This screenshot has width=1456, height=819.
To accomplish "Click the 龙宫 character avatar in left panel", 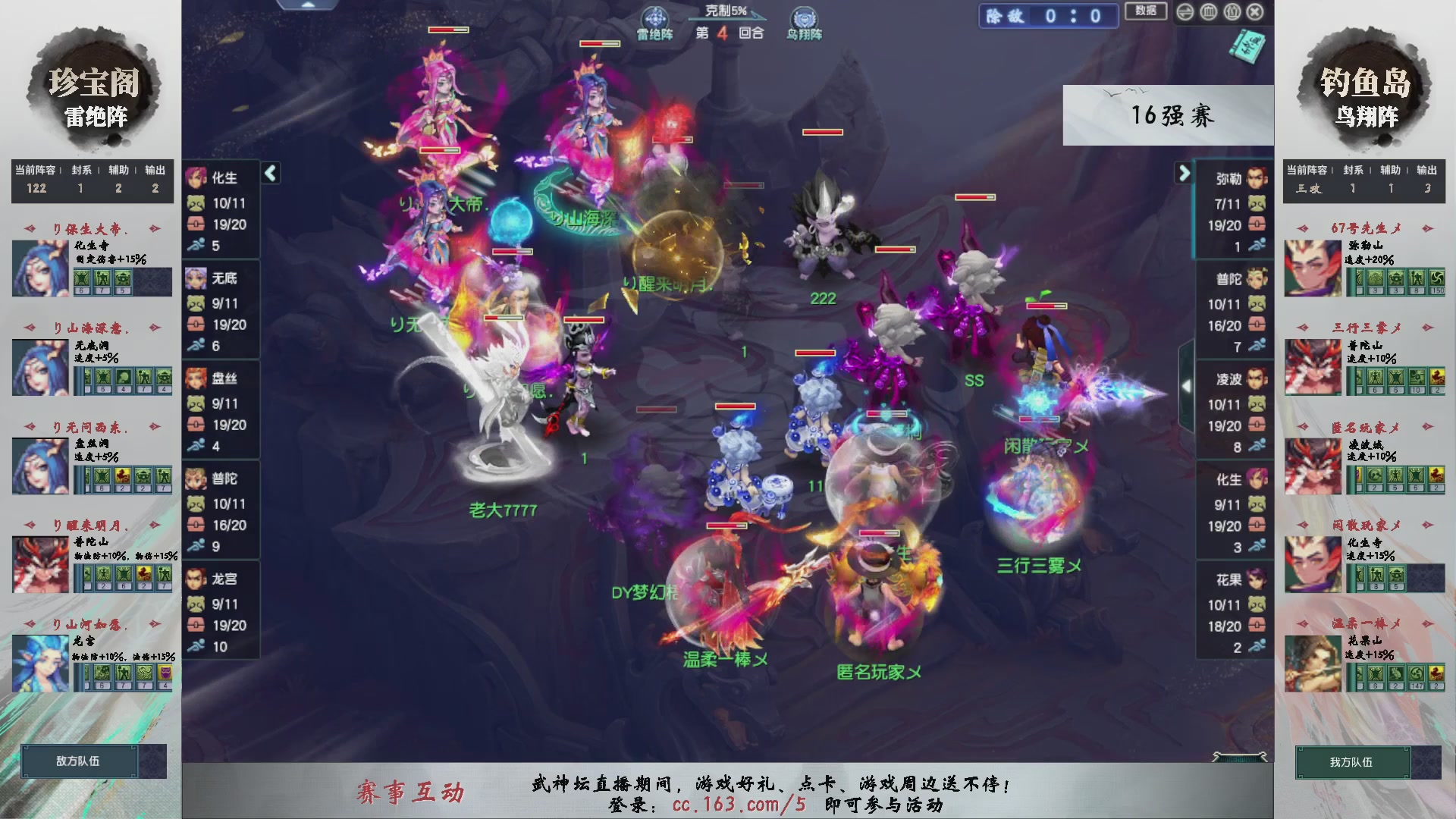I will pyautogui.click(x=196, y=579).
